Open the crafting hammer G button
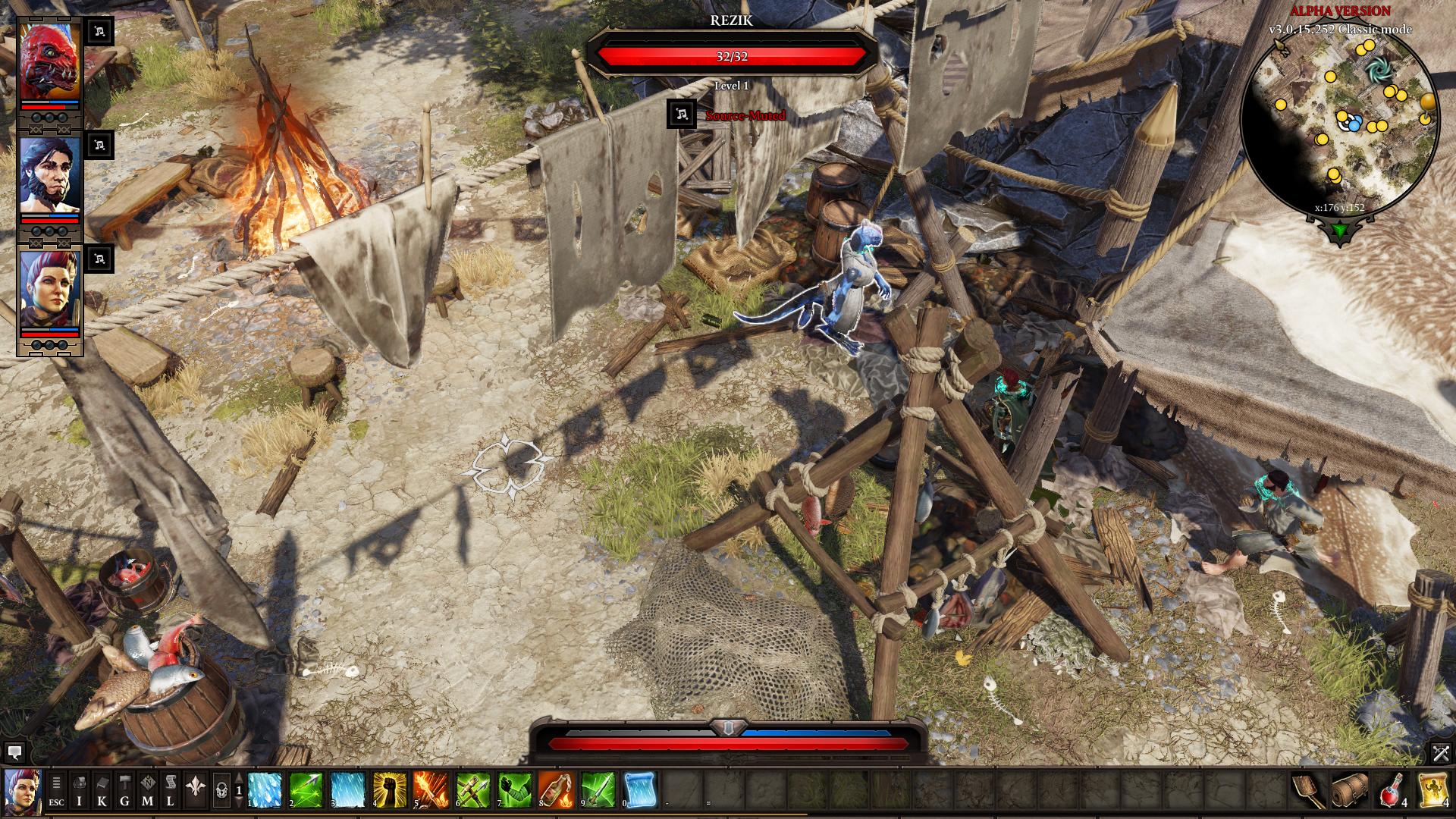 click(x=125, y=789)
